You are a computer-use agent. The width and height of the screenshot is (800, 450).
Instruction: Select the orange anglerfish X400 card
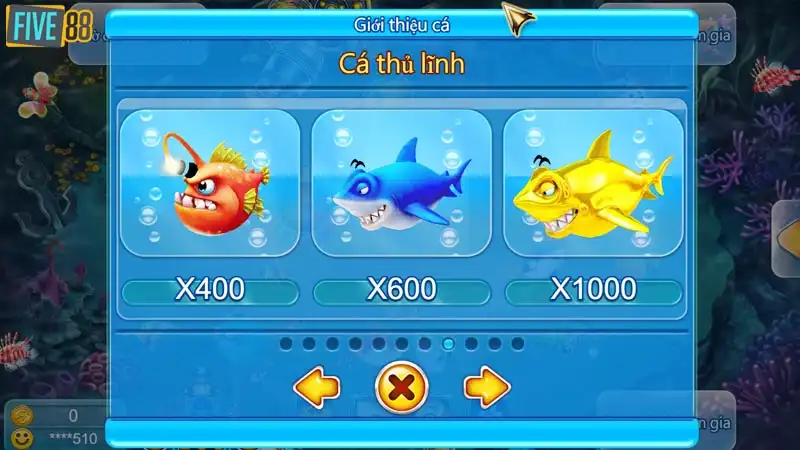pos(210,184)
